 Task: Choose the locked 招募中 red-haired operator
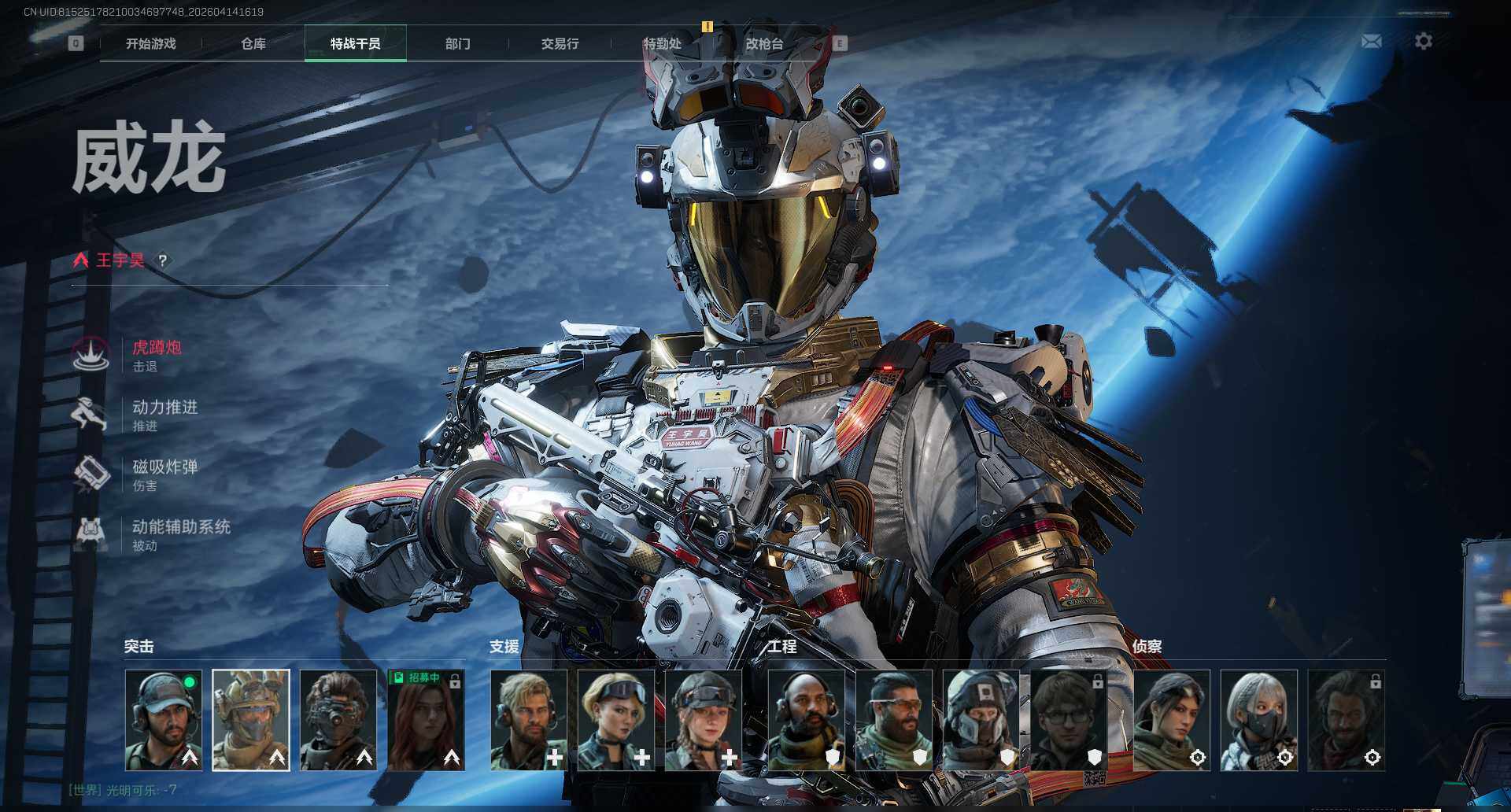tap(426, 720)
